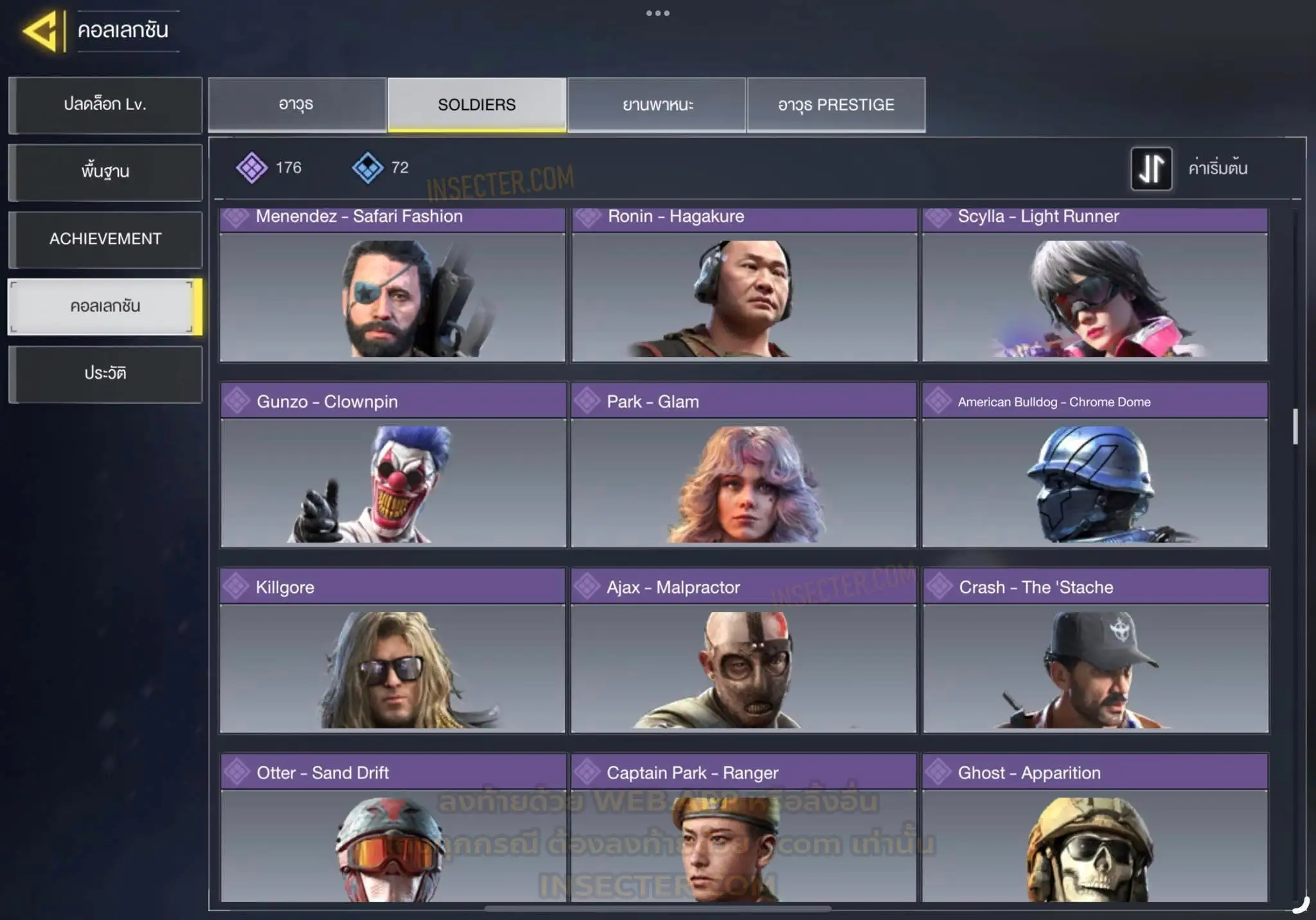Pick the Ajax - Malpractor skin
Viewport: 1316px width, 920px height.
743,651
